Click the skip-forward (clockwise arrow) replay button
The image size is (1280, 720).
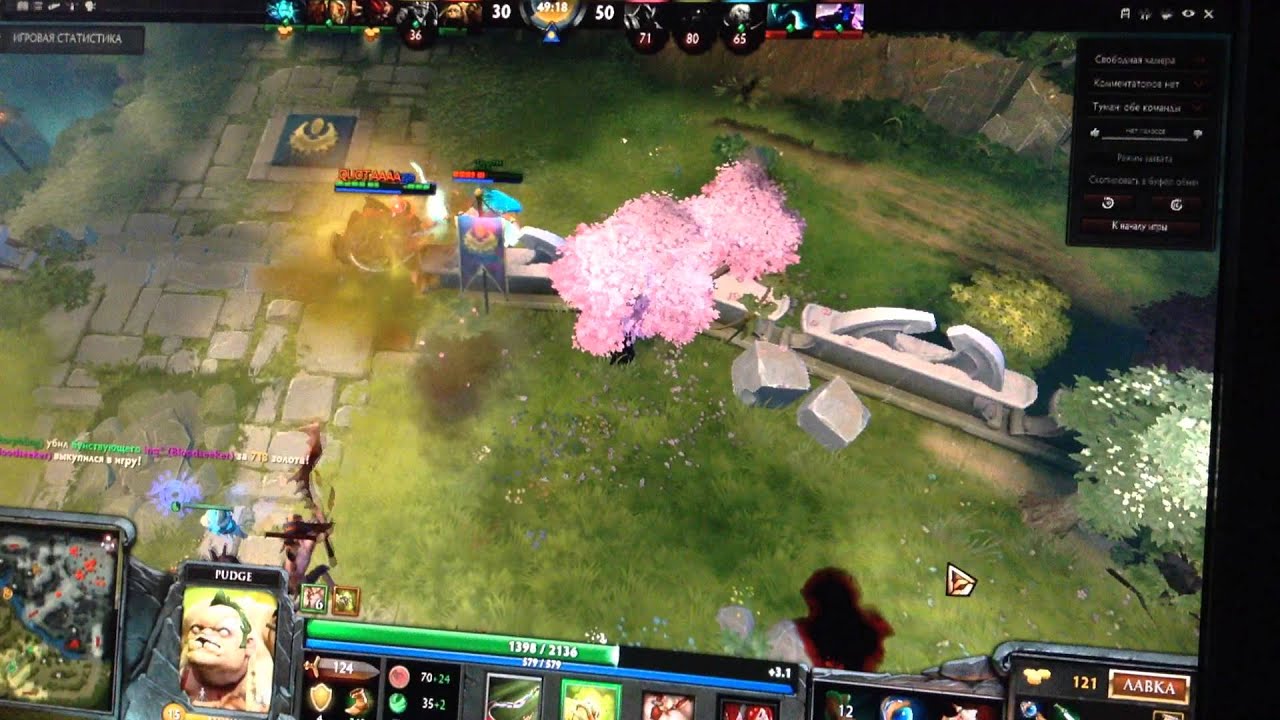click(x=1175, y=203)
